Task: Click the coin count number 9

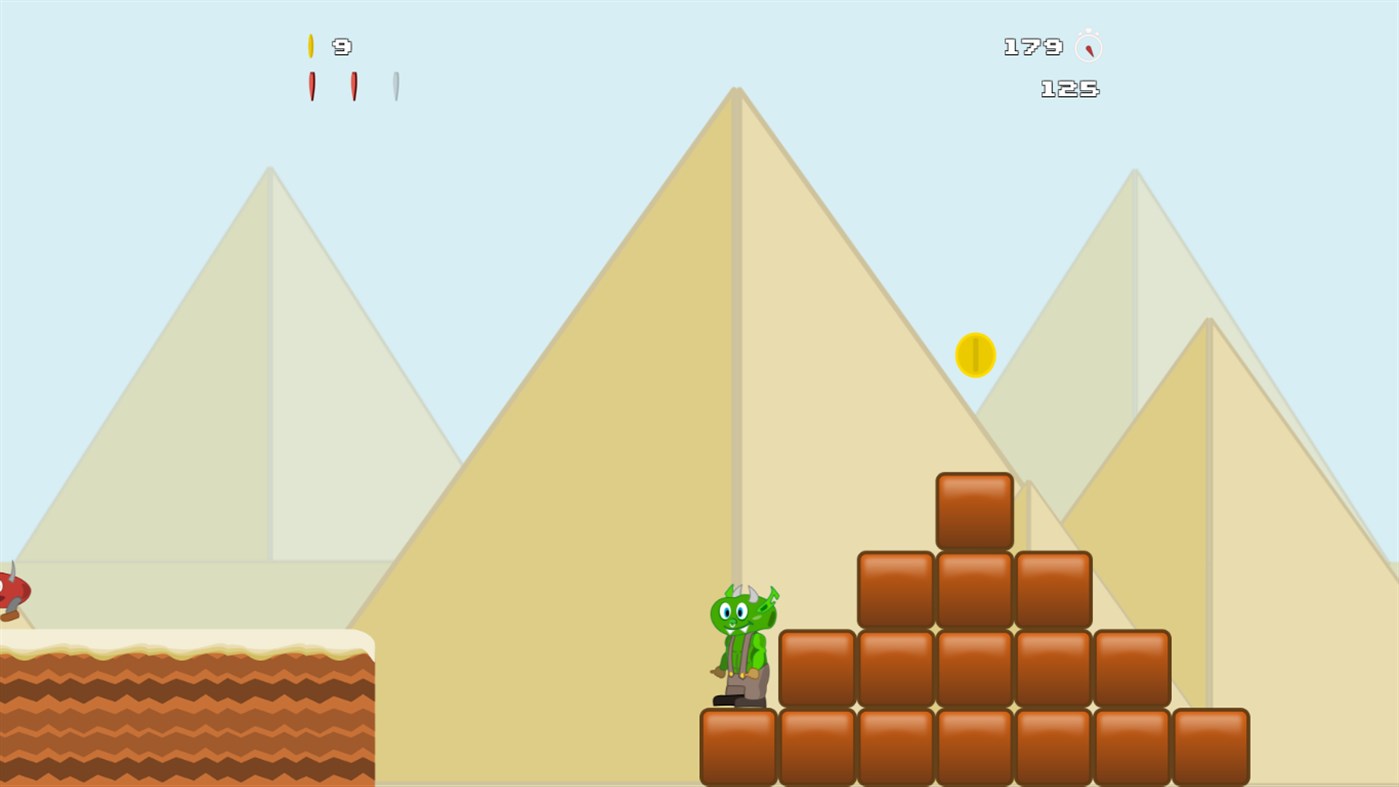Action: click(x=343, y=45)
